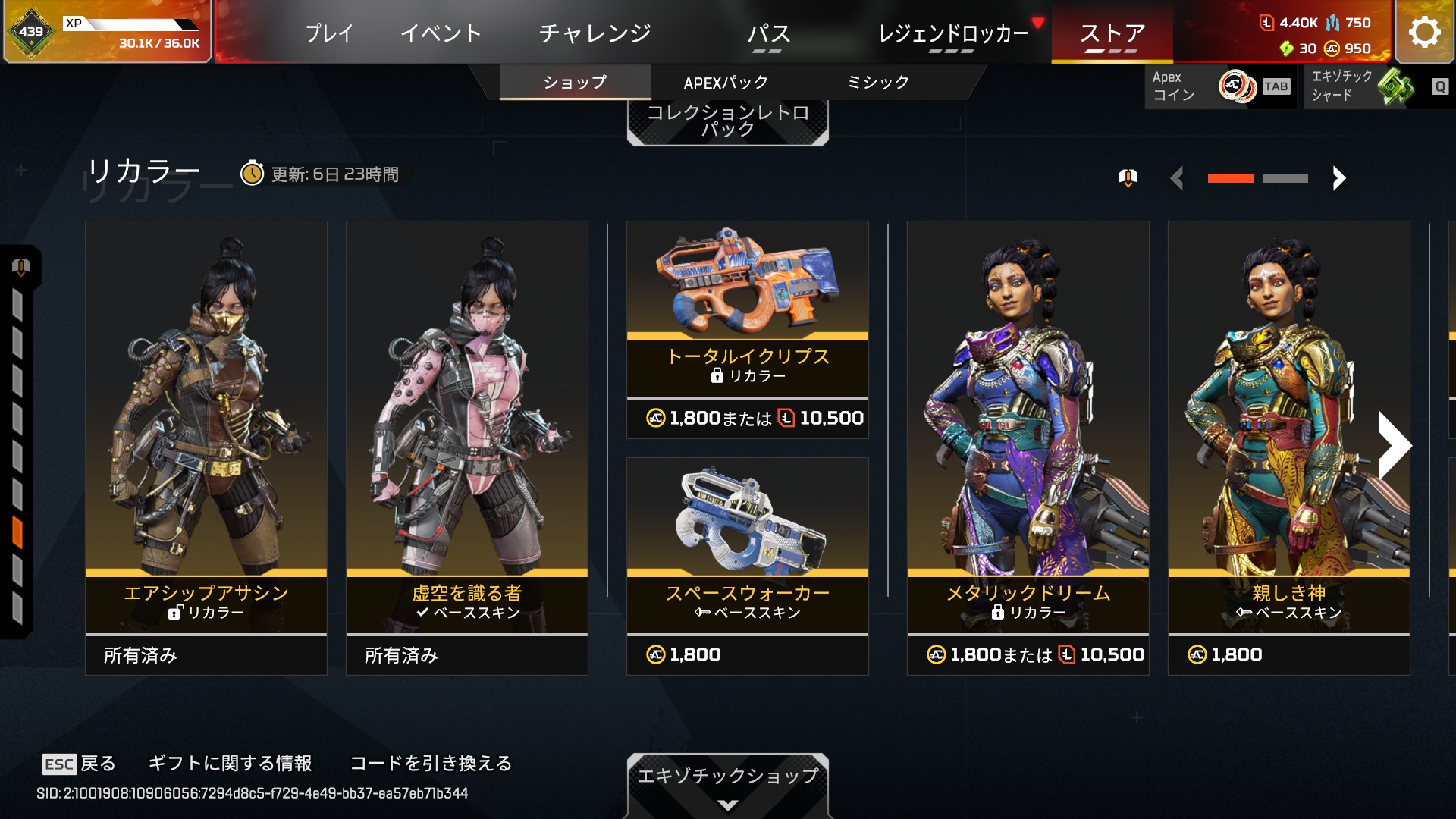Viewport: 1456px width, 819px height.
Task: Show the next page with the small arrow
Action: pyautogui.click(x=1338, y=178)
